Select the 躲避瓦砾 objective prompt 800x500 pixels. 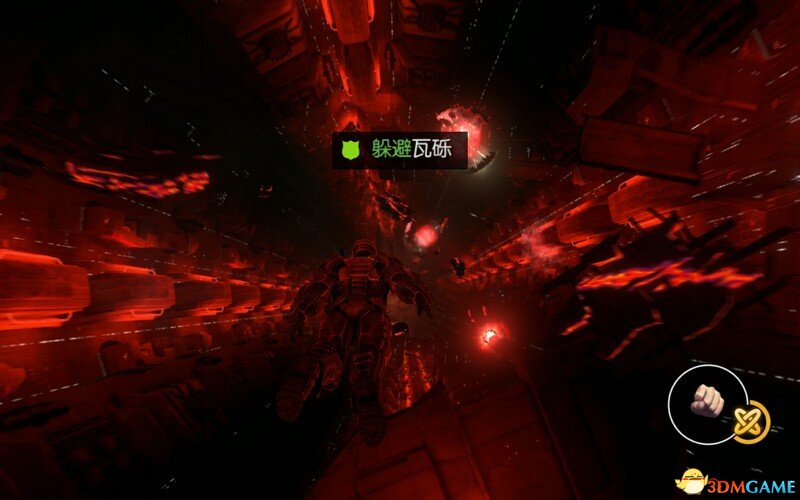point(400,150)
